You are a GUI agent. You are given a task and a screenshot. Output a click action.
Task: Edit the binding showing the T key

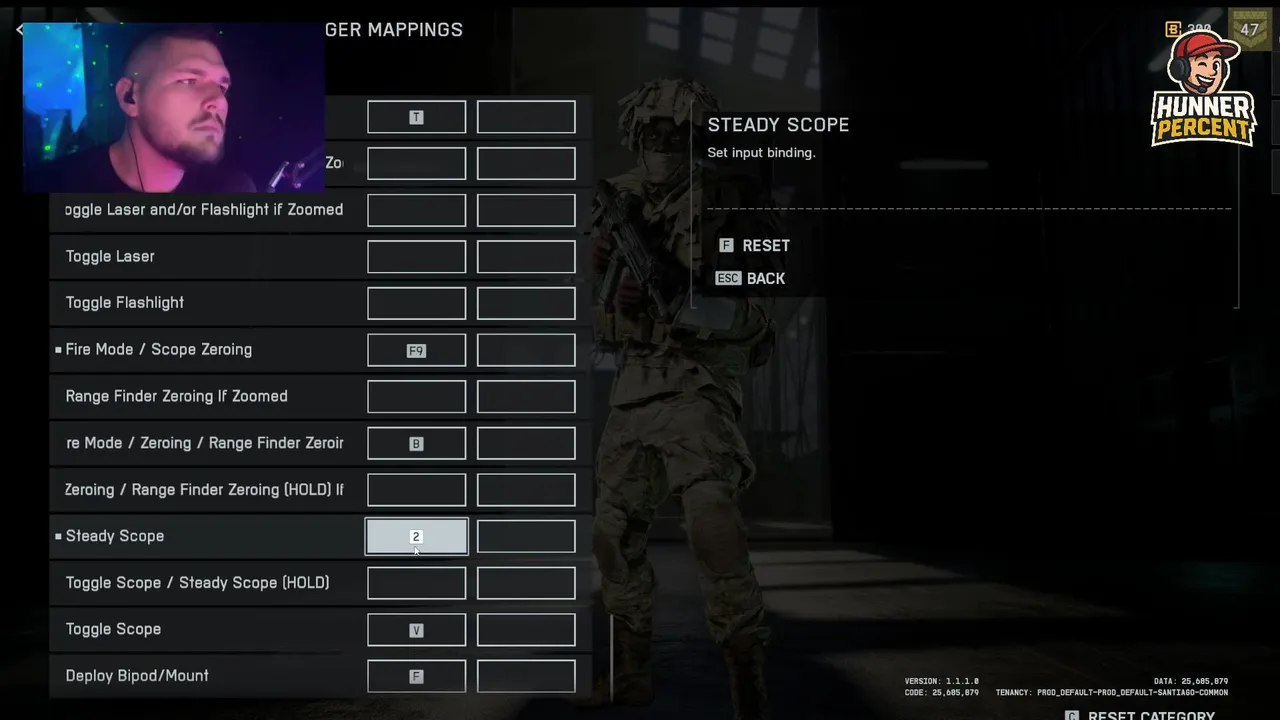tap(416, 118)
